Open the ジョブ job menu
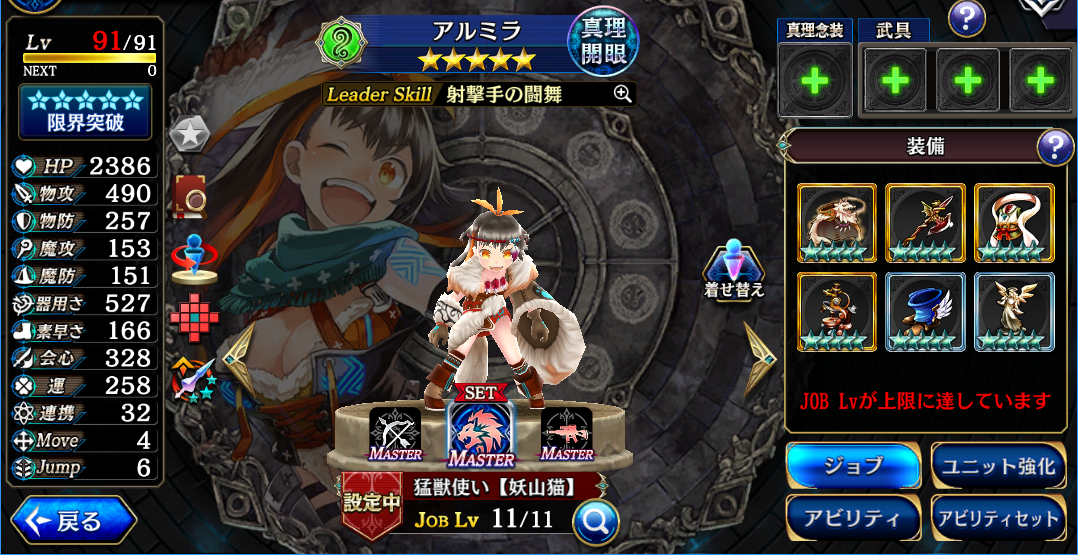 (853, 465)
